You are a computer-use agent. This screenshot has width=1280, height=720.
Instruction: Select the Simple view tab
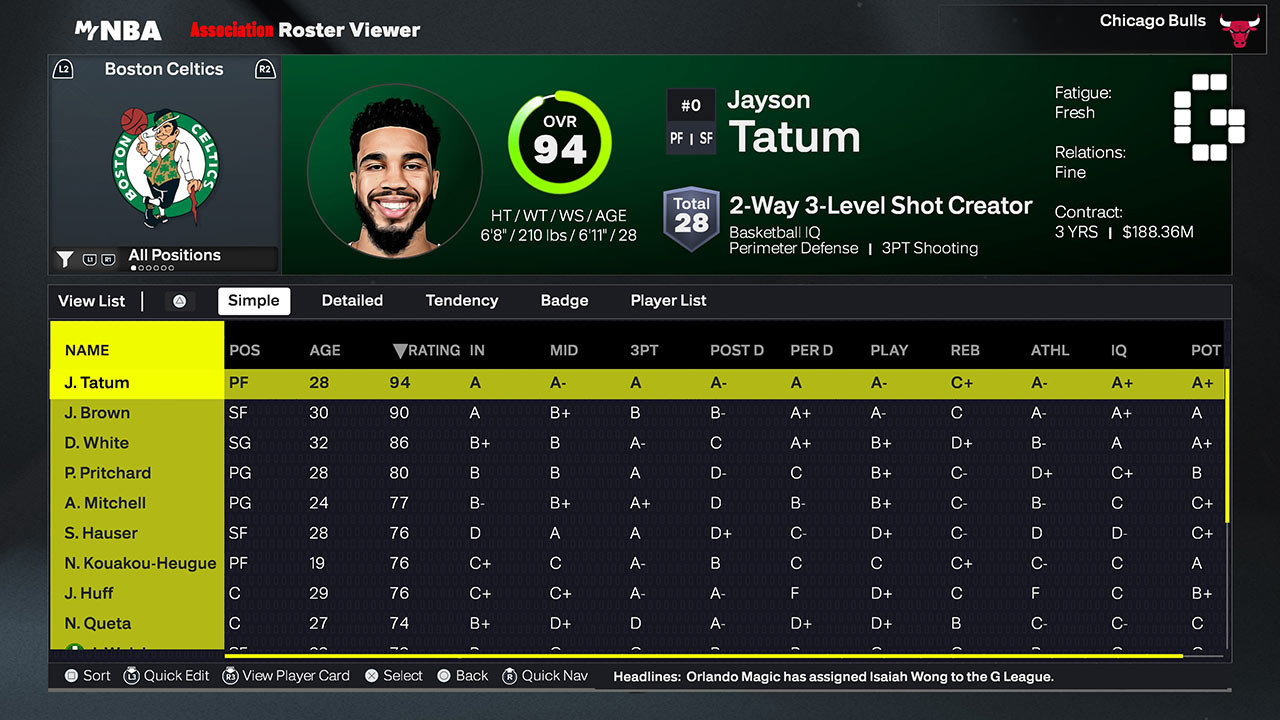[x=254, y=300]
